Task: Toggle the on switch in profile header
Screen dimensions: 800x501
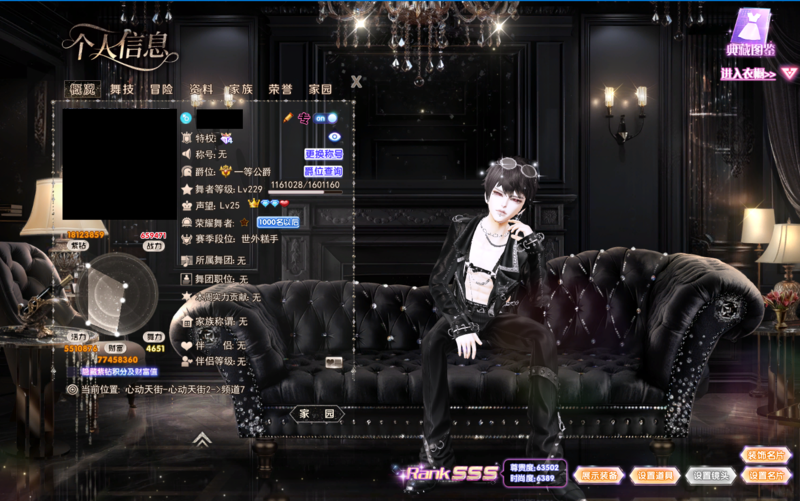Action: [x=326, y=118]
